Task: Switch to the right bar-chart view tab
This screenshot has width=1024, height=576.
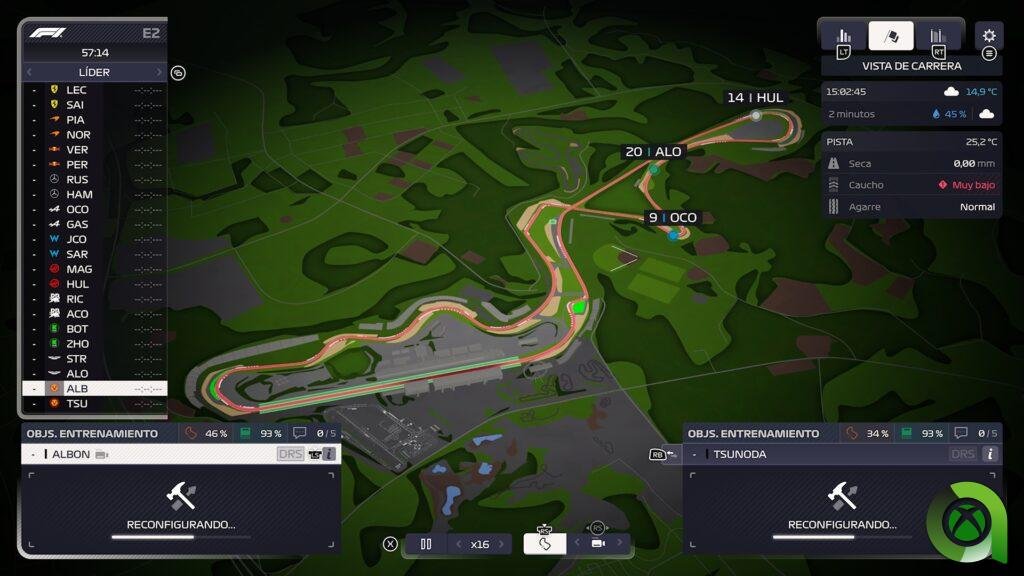Action: tap(938, 36)
